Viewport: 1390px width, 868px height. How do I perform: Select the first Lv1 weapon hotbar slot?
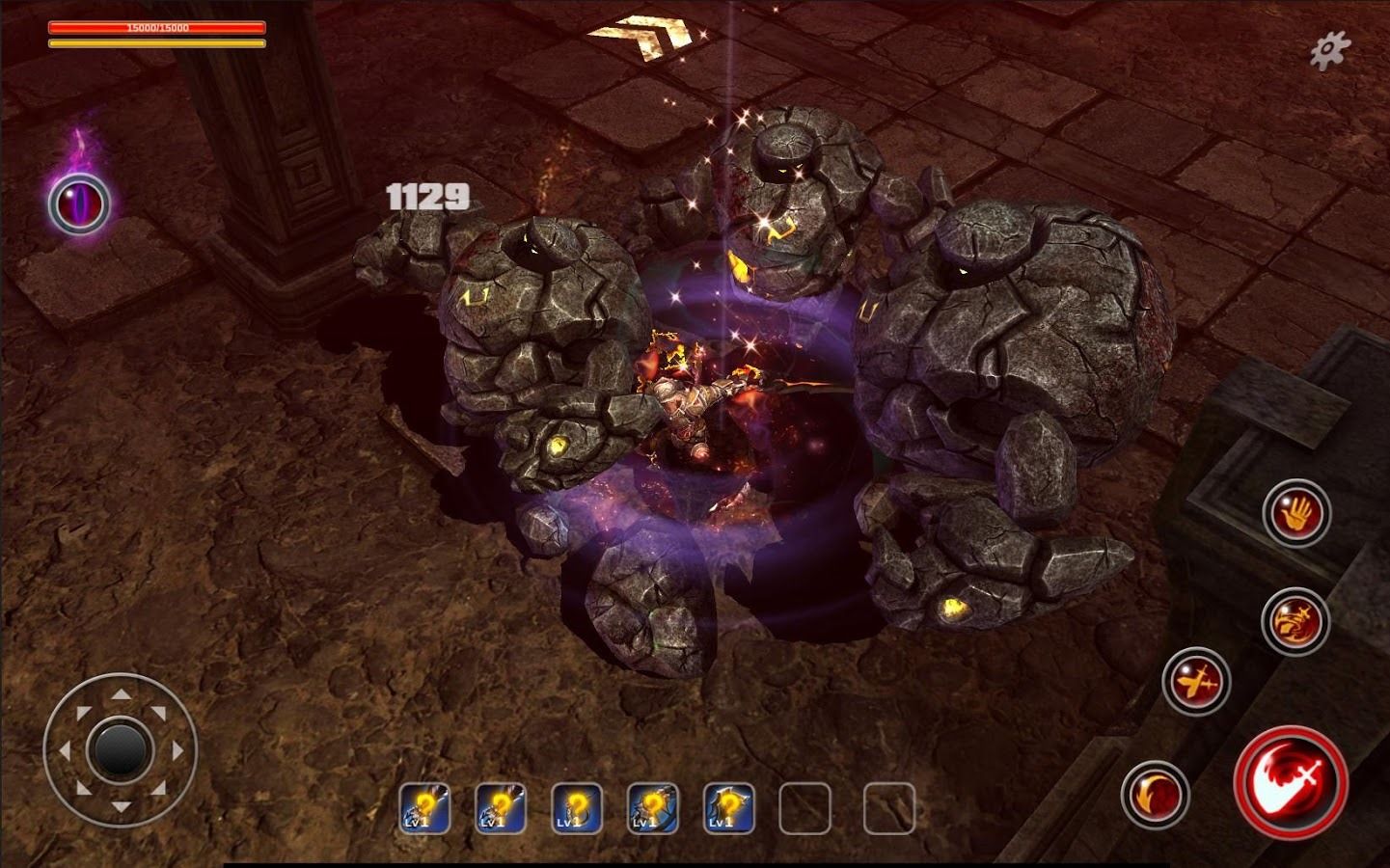(x=424, y=810)
